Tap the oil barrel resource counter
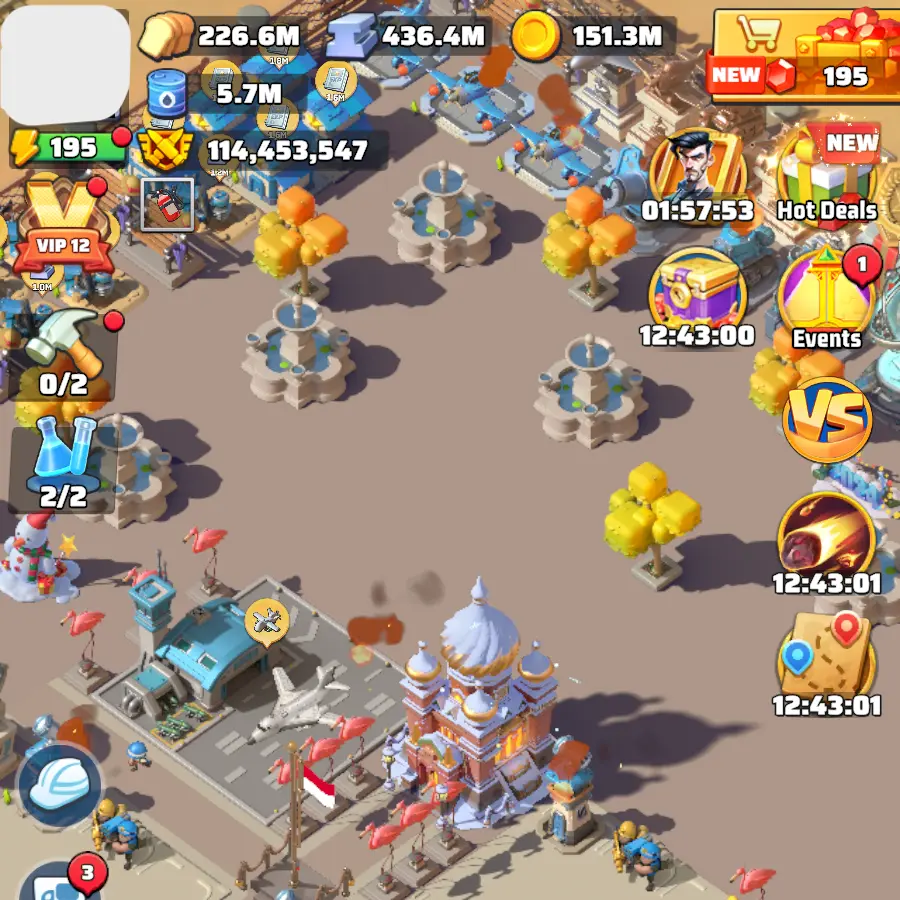 click(x=218, y=94)
